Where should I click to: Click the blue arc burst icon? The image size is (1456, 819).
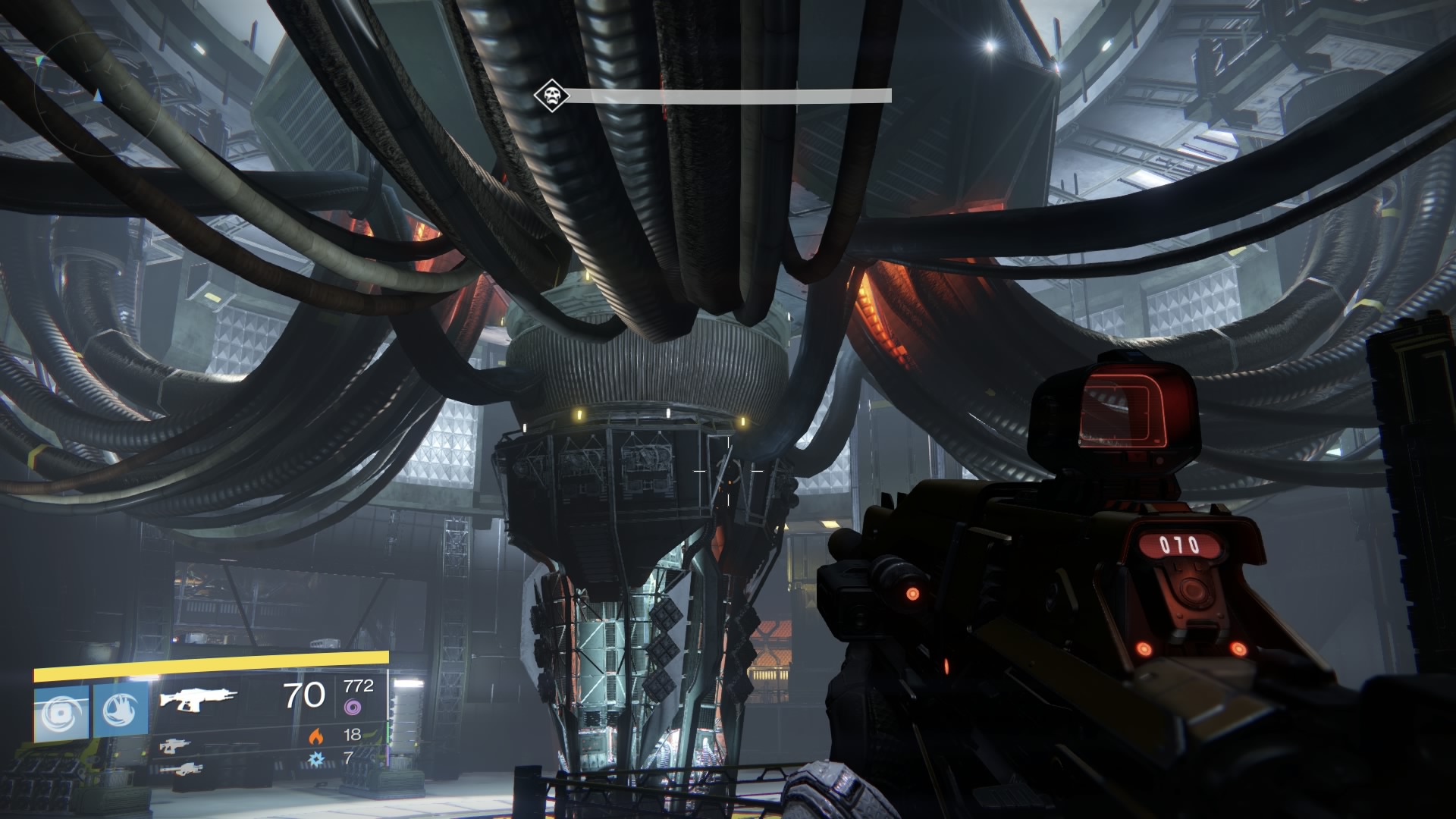tap(315, 758)
